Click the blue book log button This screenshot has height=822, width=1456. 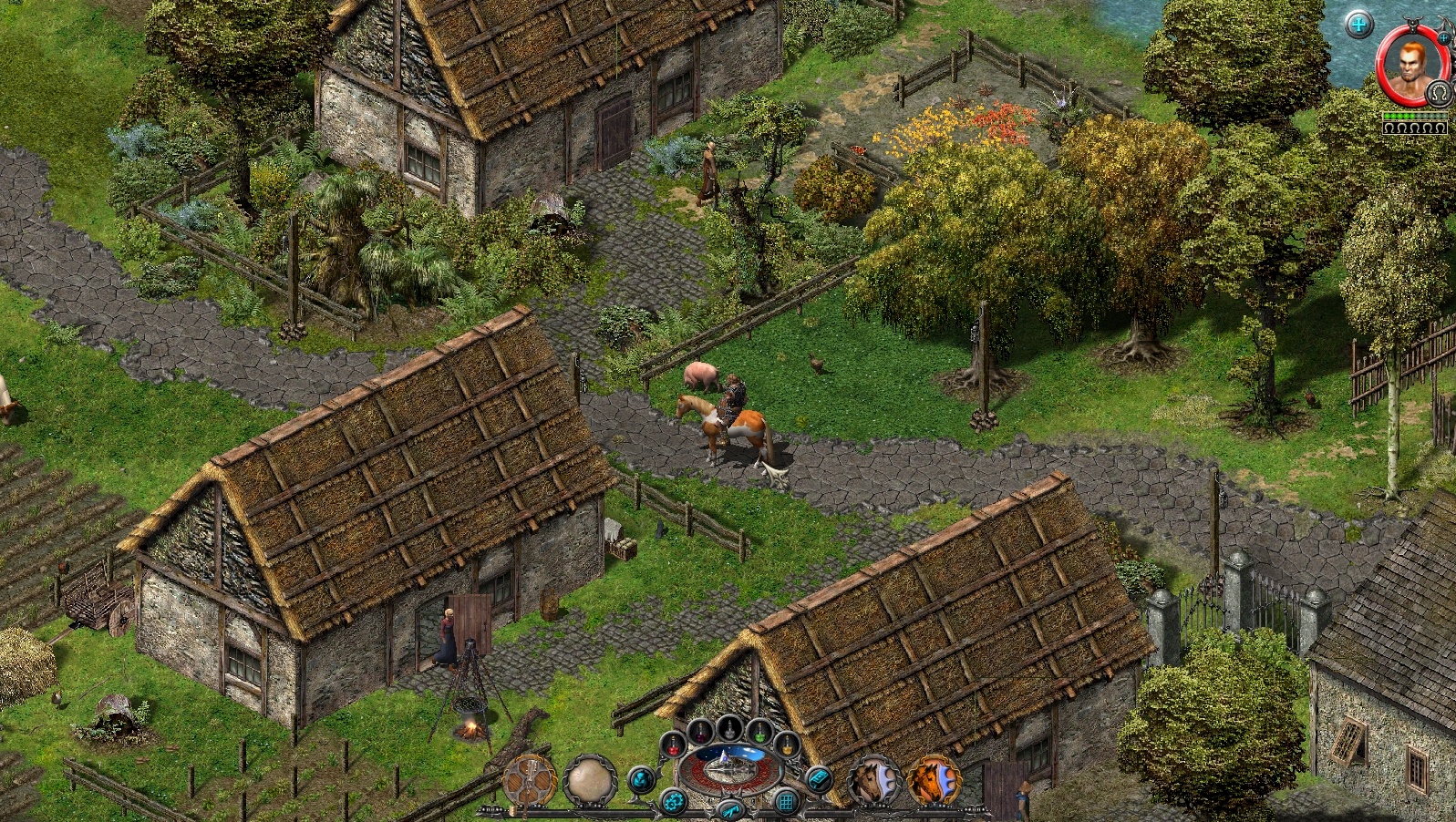click(x=818, y=779)
